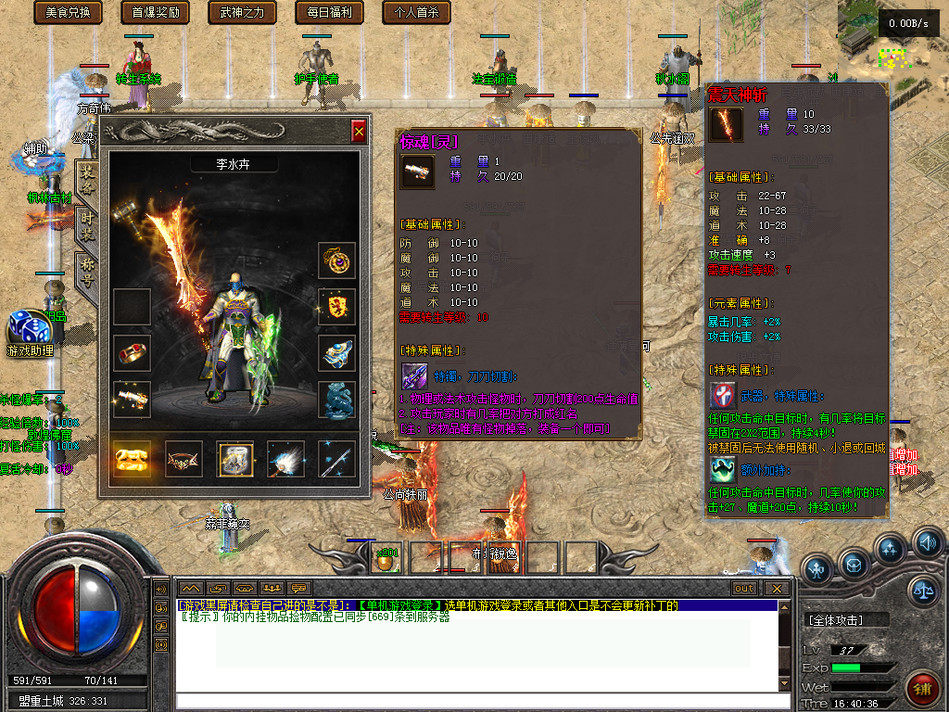949x712 pixels.
Task: Click the 辅助 assist icon
Action: point(36,155)
